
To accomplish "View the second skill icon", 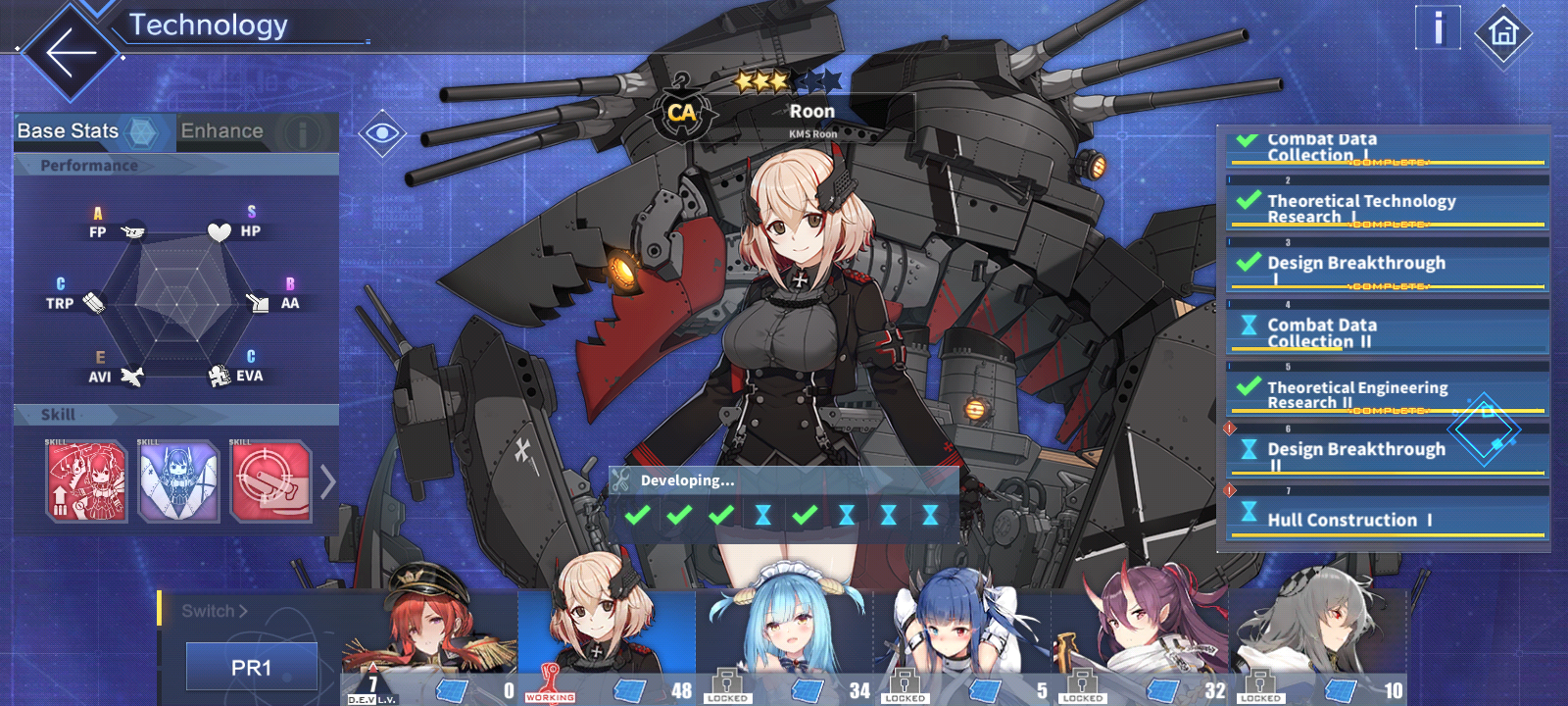I will pos(178,480).
